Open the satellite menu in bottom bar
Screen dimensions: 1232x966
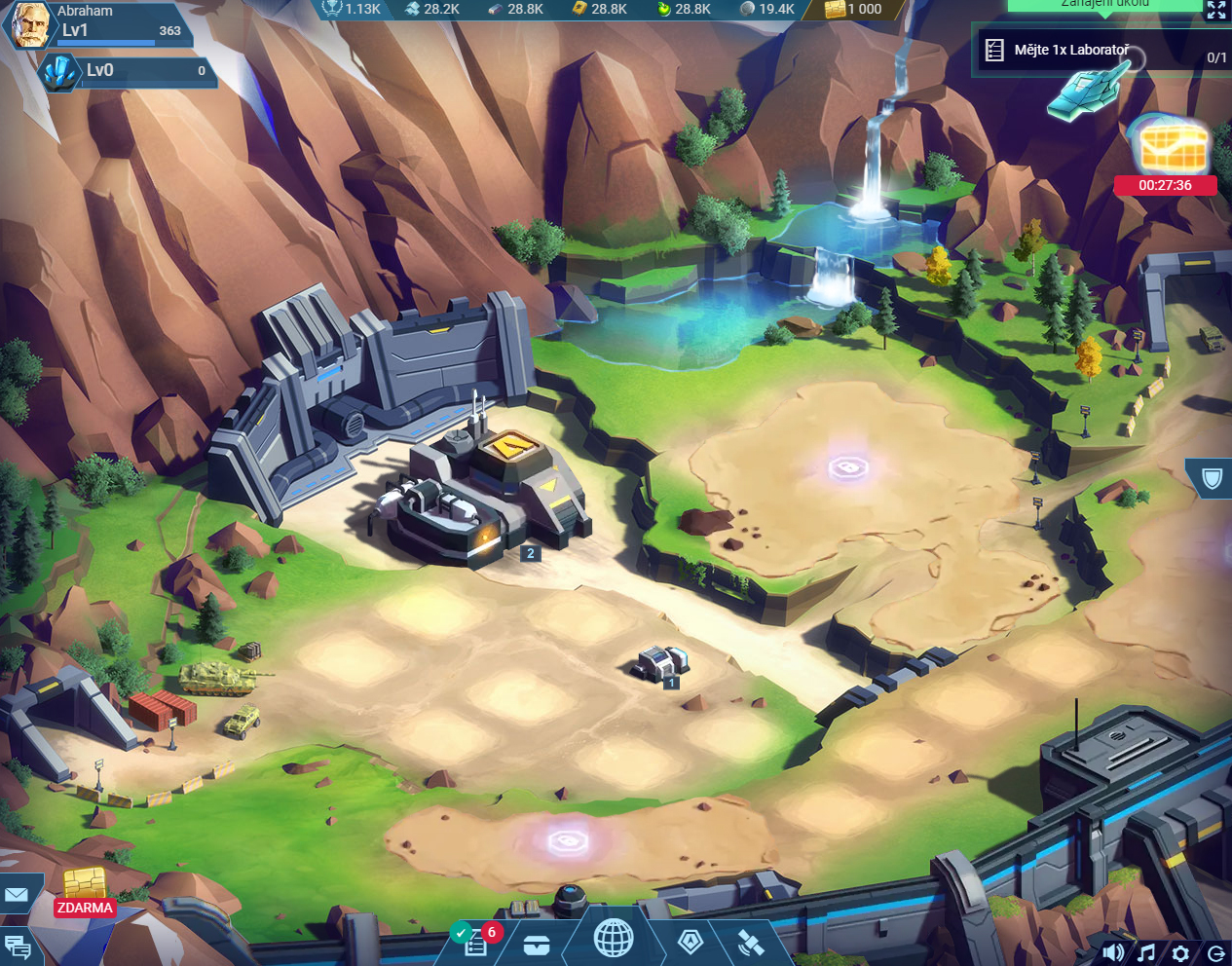[x=750, y=943]
